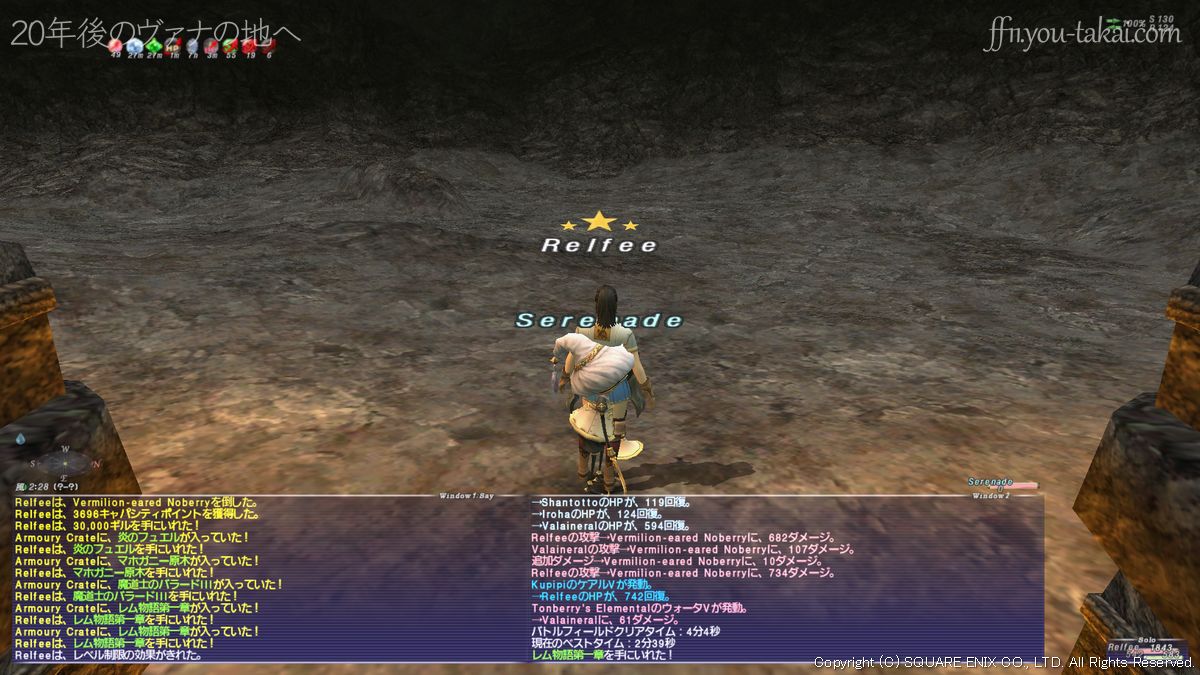Click the compass above the chat log
The height and width of the screenshot is (675, 1200).
coord(67,463)
